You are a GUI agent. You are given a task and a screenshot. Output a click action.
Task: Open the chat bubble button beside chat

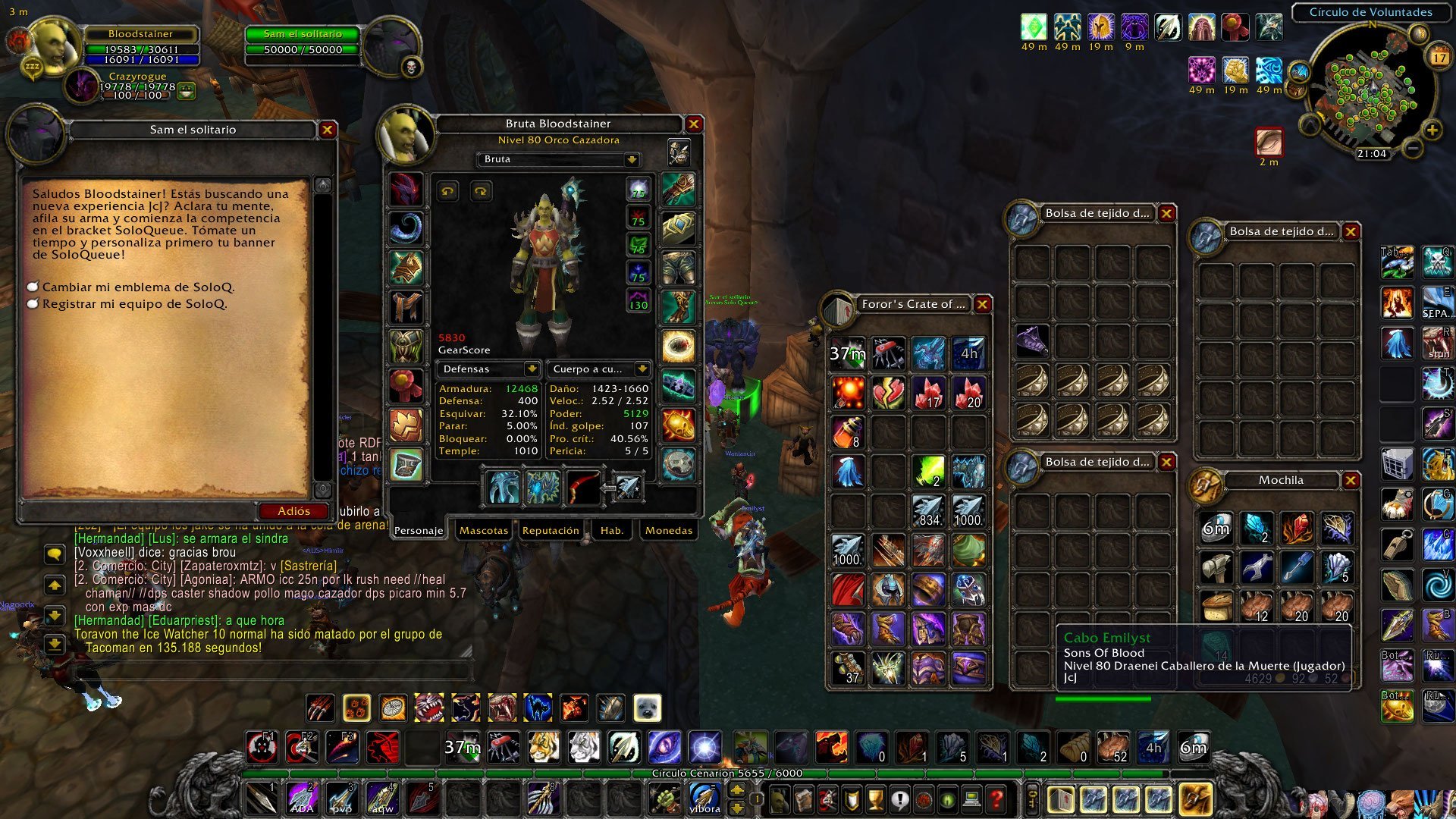click(x=54, y=554)
